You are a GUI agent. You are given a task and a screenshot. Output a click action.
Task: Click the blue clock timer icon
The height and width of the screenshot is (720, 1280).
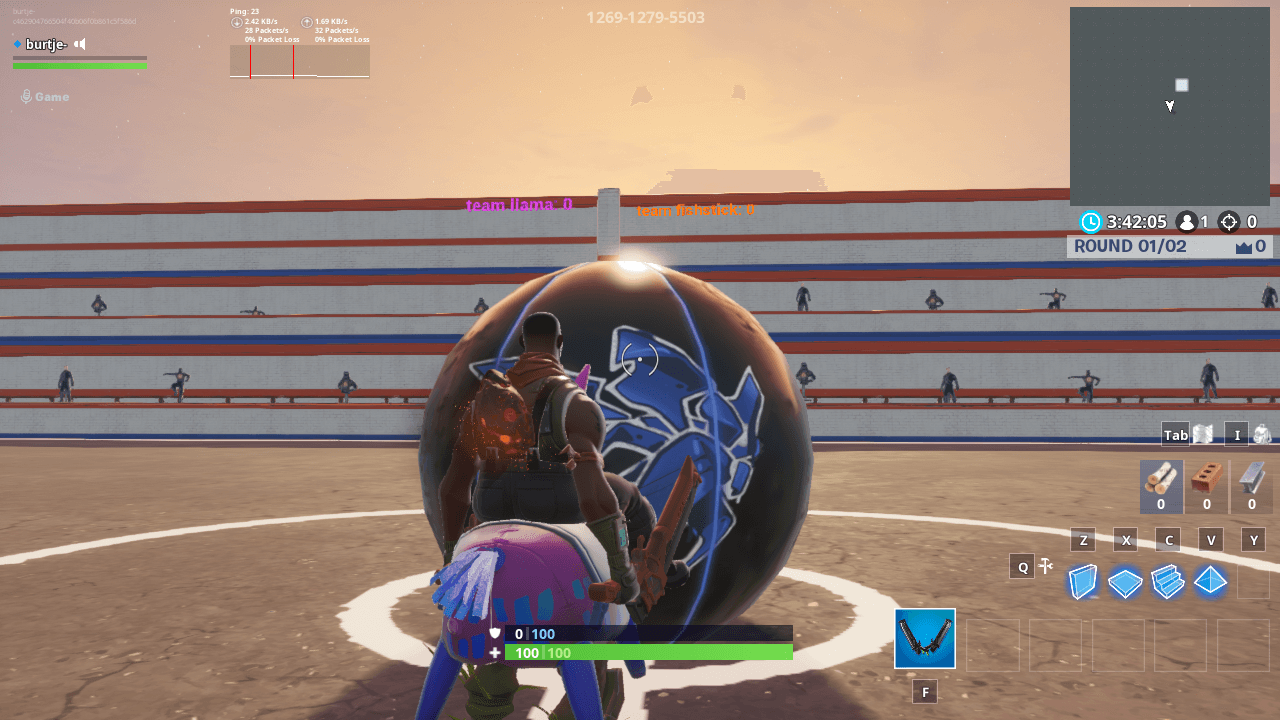coord(1089,222)
